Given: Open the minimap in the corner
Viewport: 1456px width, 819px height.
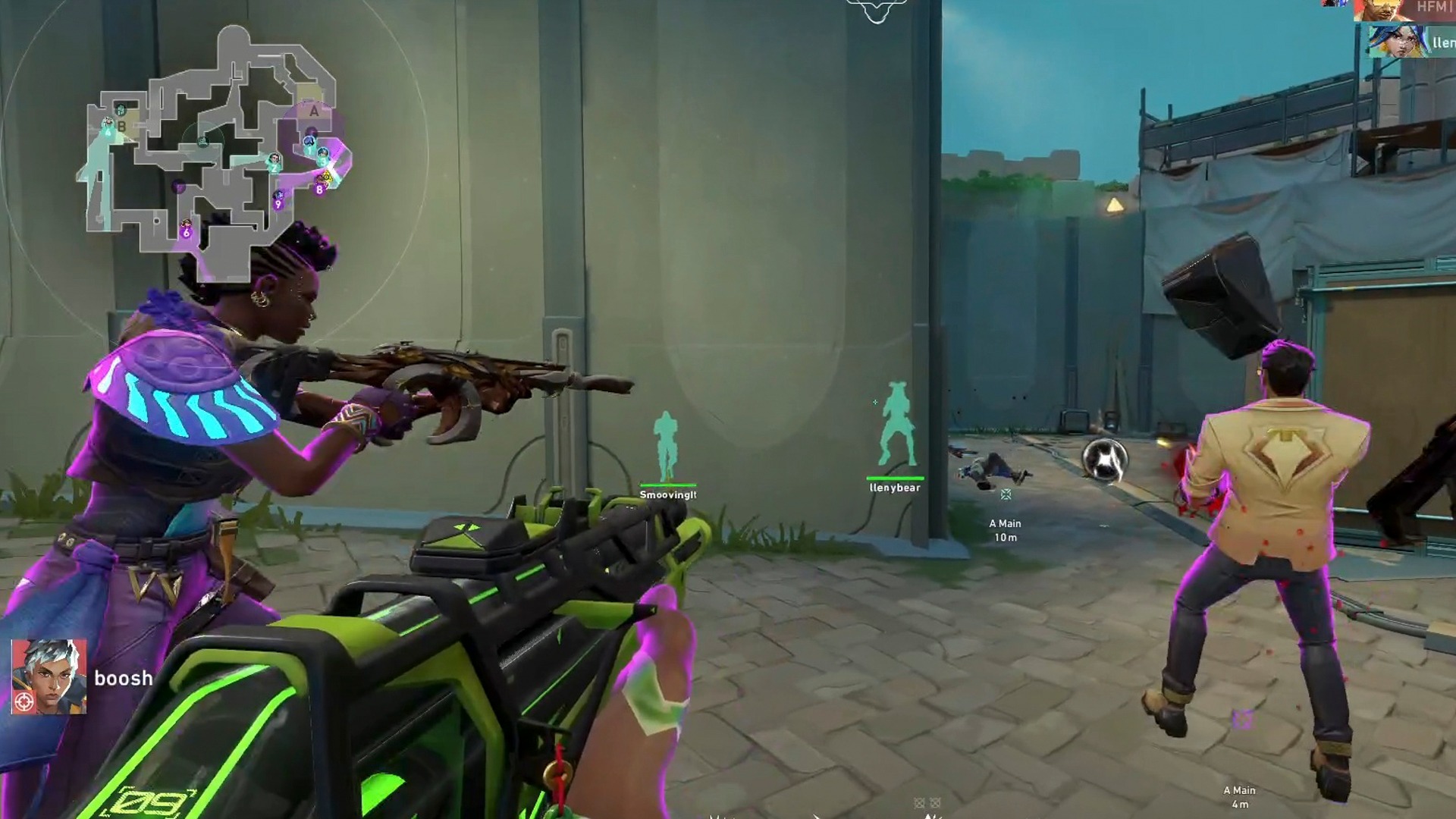Looking at the screenshot, I should pos(216,152).
